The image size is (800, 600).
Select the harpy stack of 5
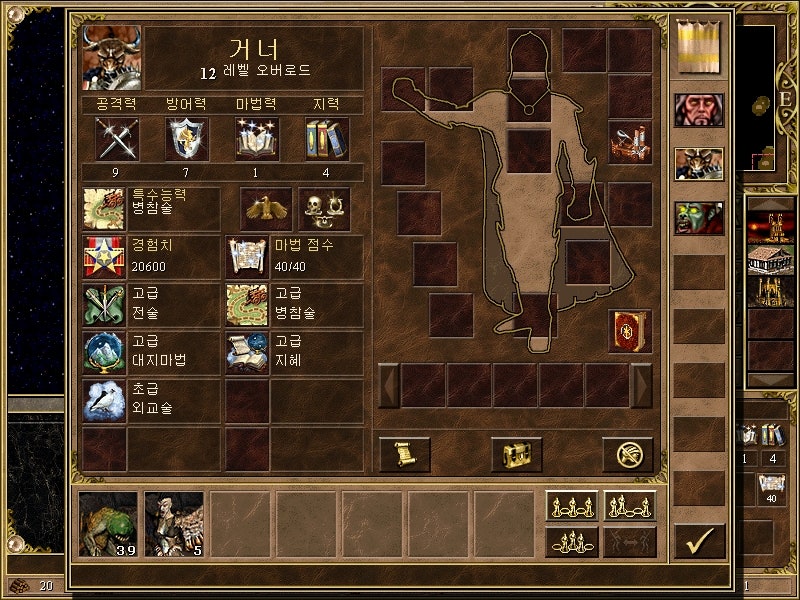coord(174,523)
